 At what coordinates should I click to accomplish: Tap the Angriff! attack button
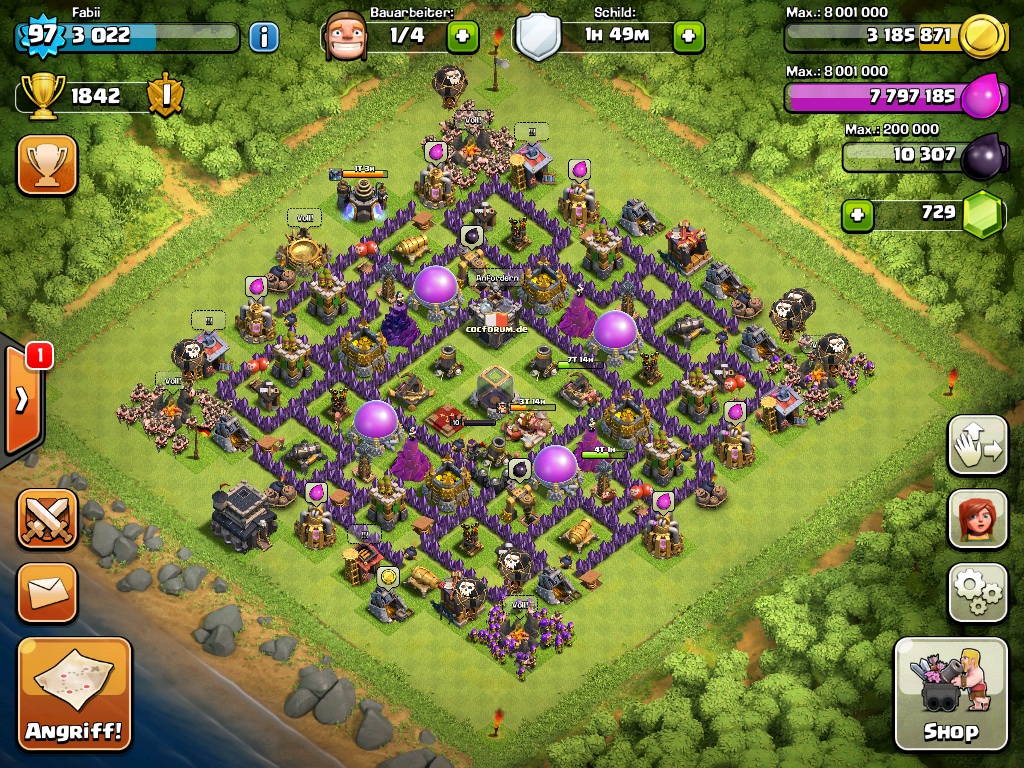[x=75, y=694]
